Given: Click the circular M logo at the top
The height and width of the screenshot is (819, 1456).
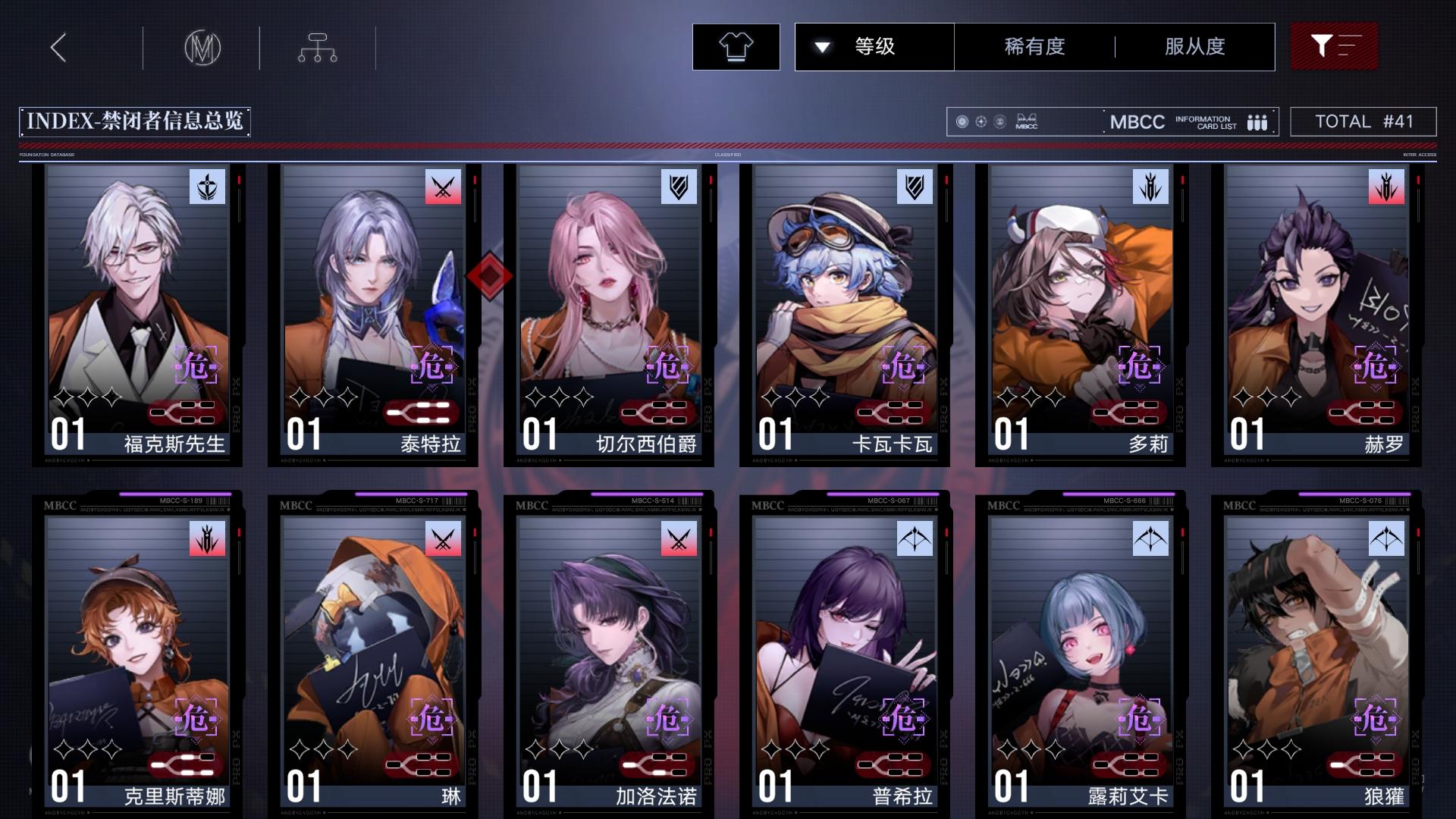Looking at the screenshot, I should click(203, 46).
